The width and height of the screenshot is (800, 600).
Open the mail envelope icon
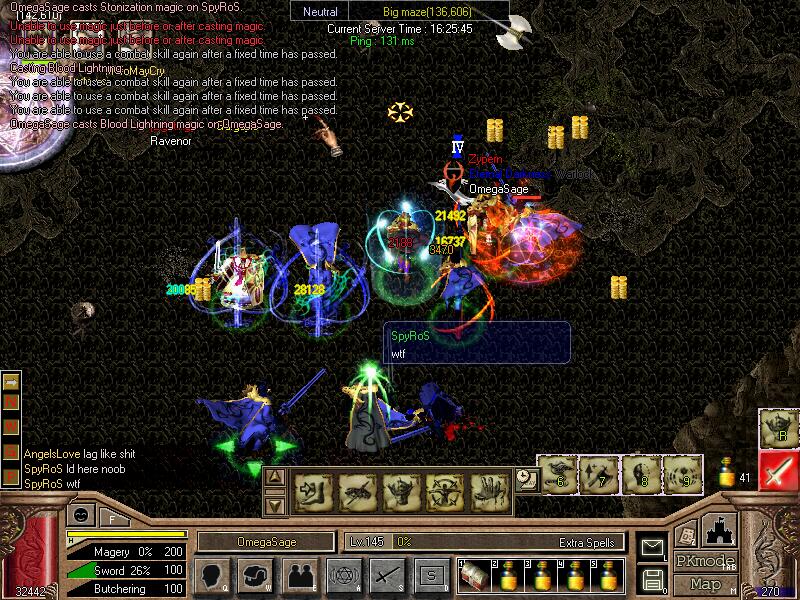click(x=653, y=548)
